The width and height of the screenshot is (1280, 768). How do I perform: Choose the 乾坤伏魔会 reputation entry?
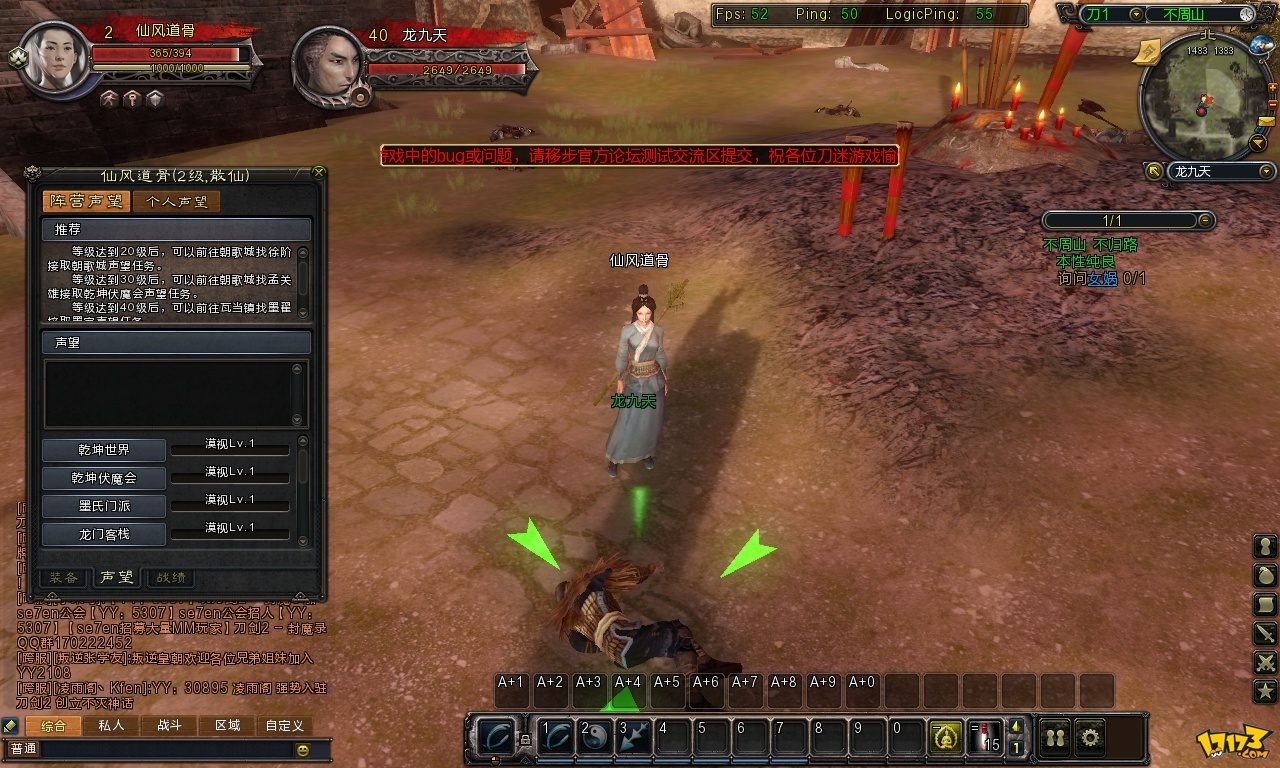(x=104, y=478)
